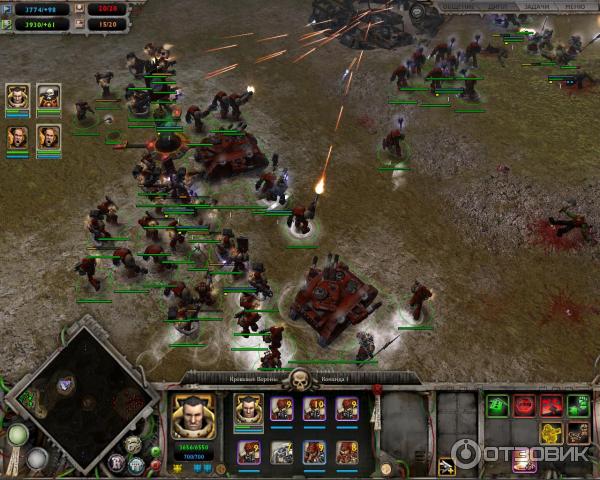Click the large green round button beside the minimap
This screenshot has width=600, height=480.
pos(17,435)
